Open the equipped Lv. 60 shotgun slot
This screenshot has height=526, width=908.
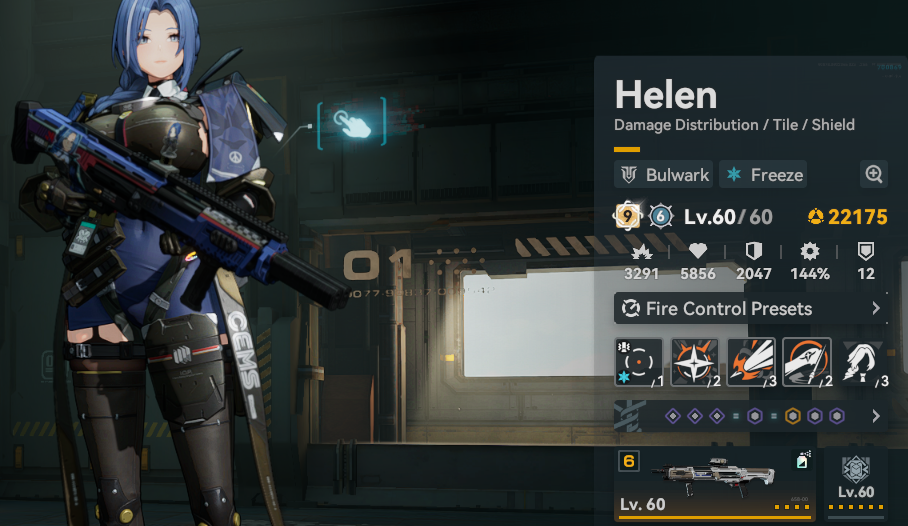click(x=715, y=484)
